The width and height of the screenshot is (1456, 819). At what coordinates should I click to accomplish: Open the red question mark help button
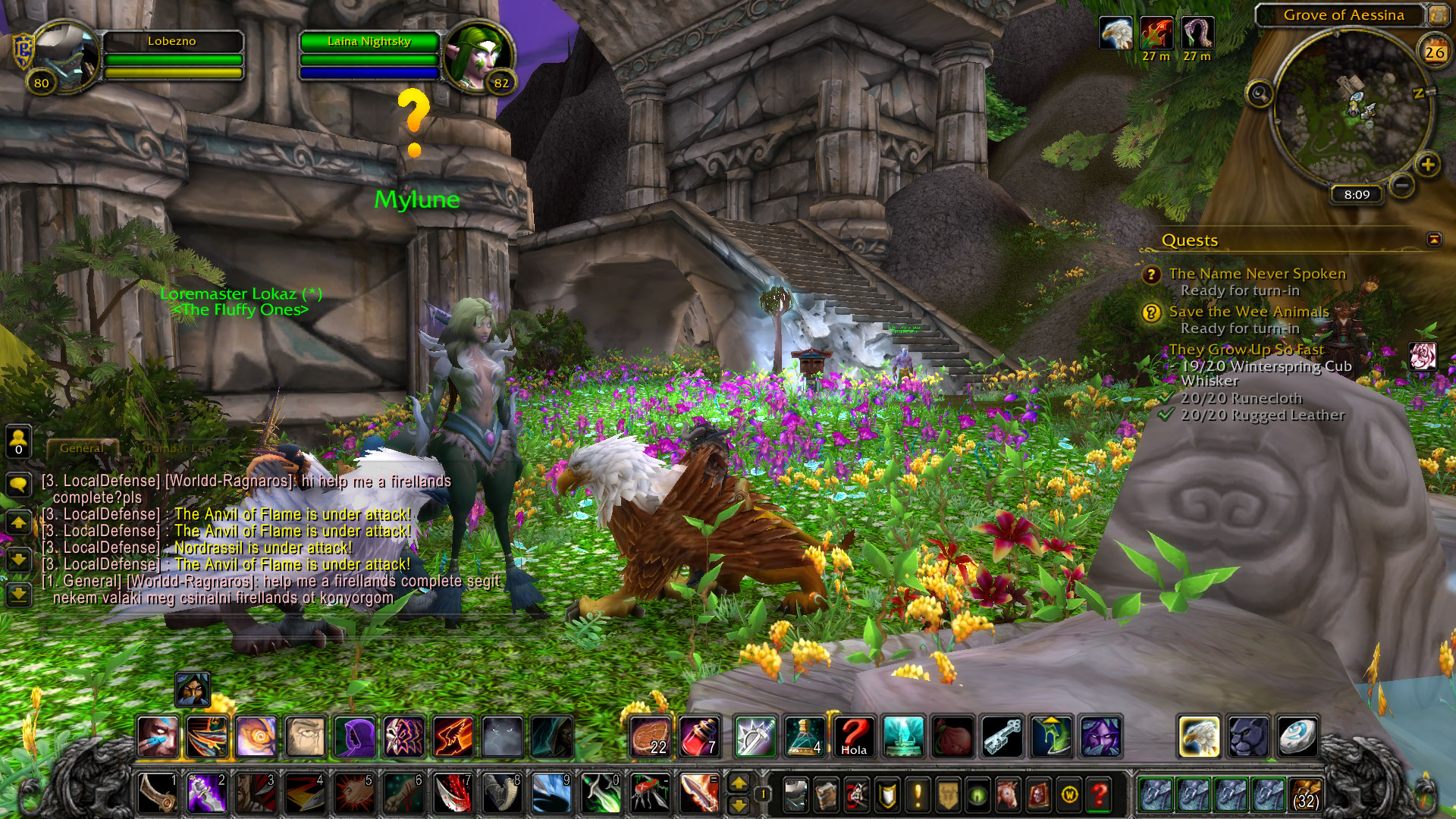click(x=1099, y=795)
